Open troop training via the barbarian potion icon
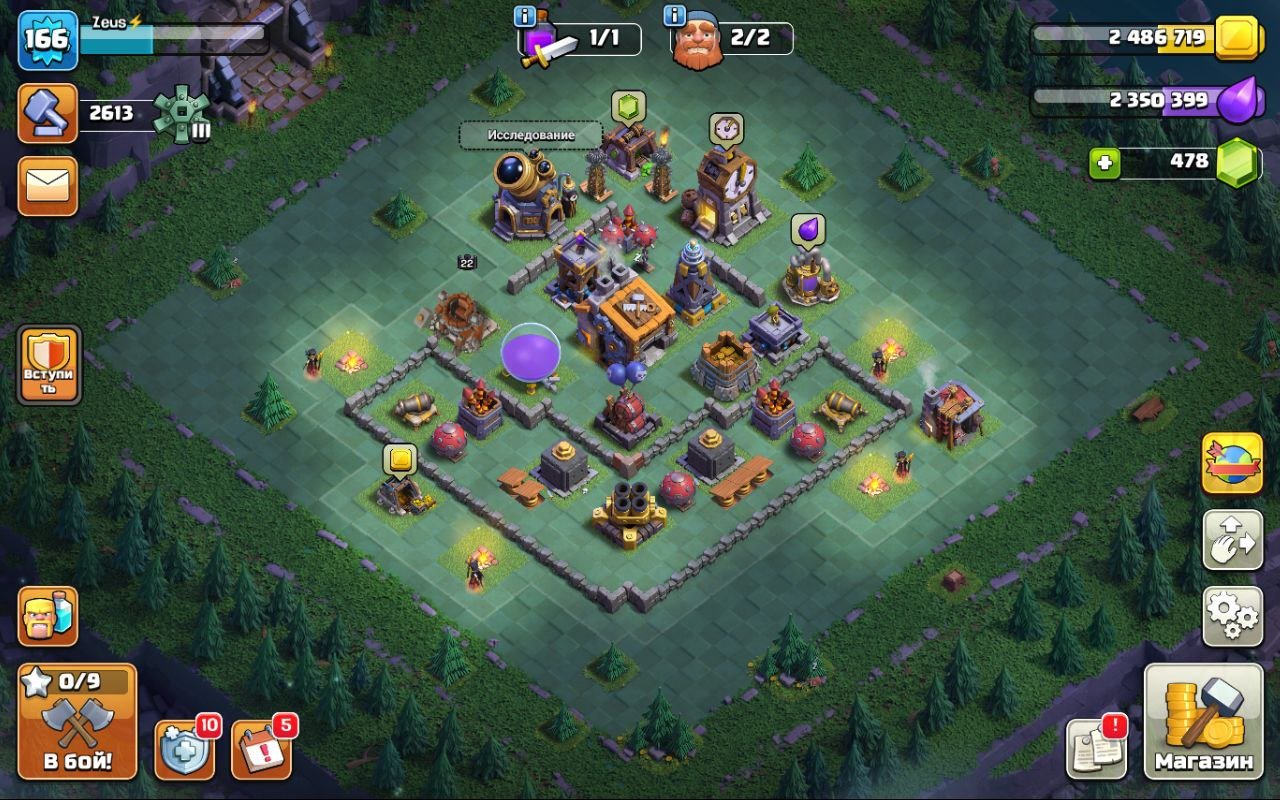Screen dimensions: 1280x800 tap(46, 617)
